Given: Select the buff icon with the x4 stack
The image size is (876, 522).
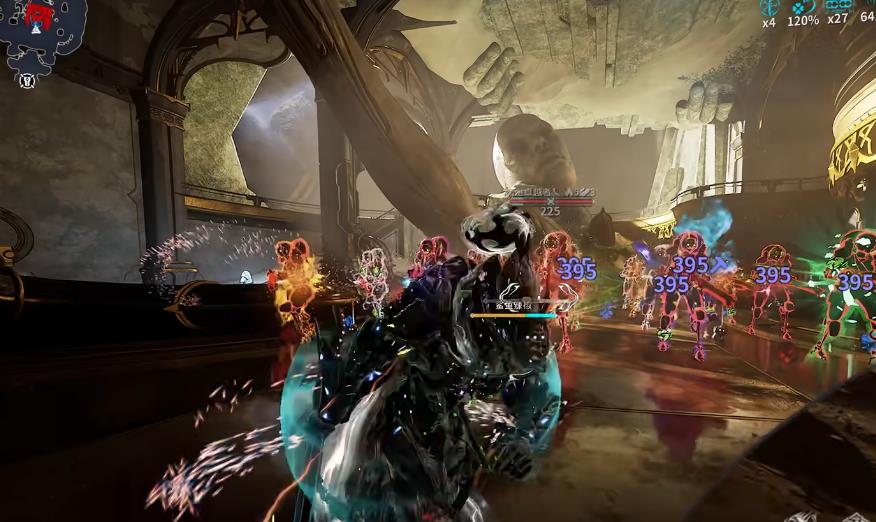Looking at the screenshot, I should pos(770,7).
